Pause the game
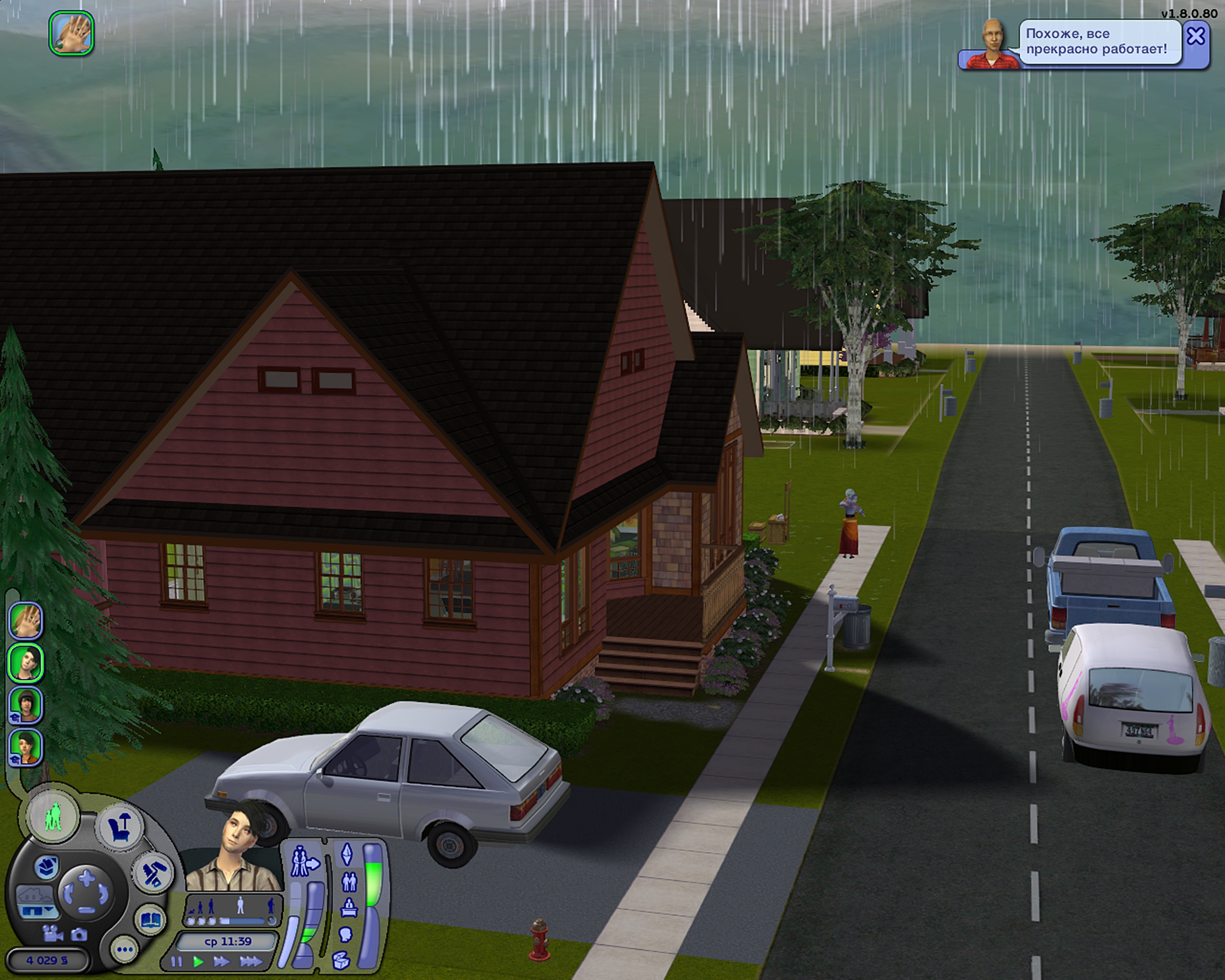This screenshot has height=980, width=1225. (x=177, y=962)
